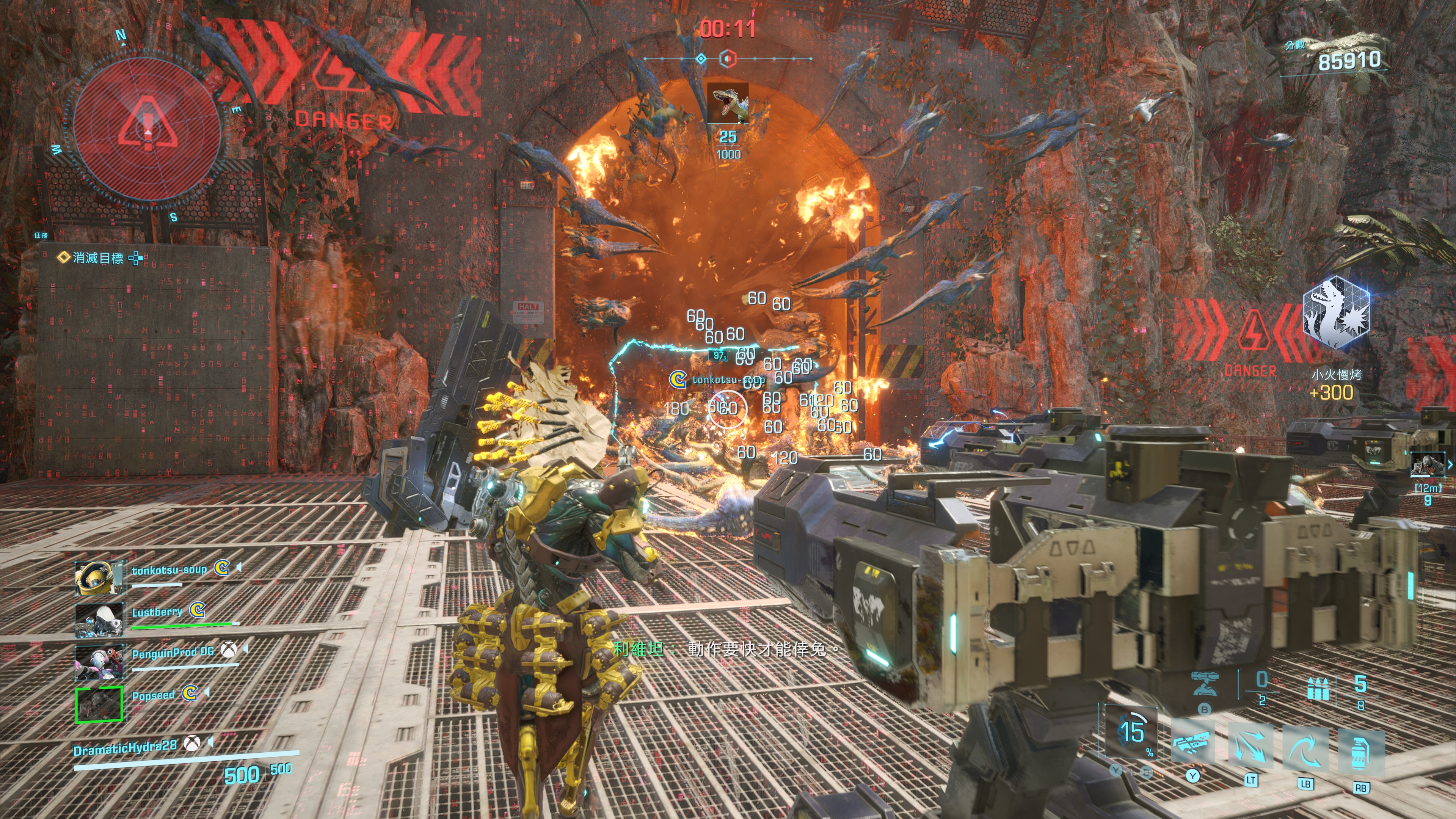Viewport: 1456px width, 819px height.
Task: Click the dinosaur target portrait
Action: click(x=728, y=104)
